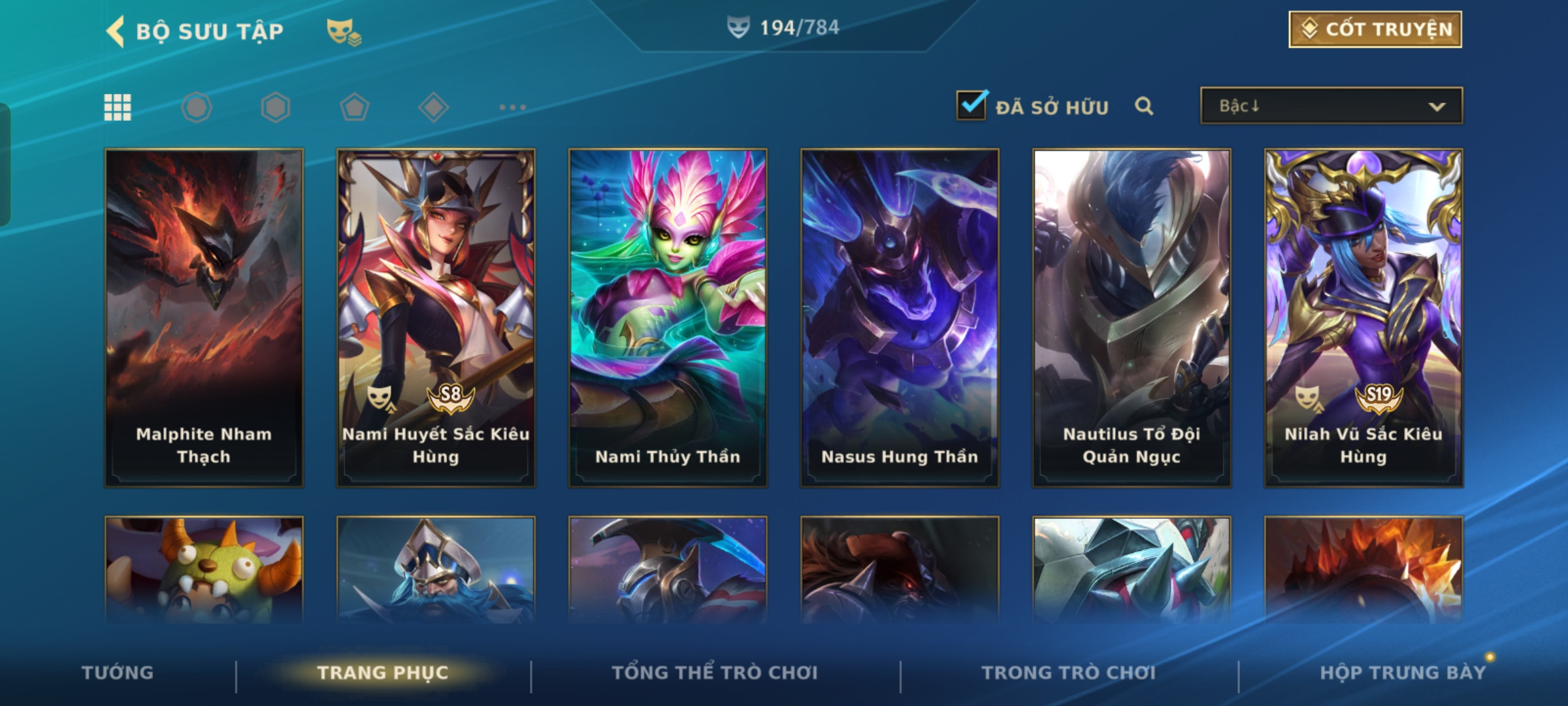Select the grid all-skins filter
The image size is (1568, 706).
tap(118, 107)
